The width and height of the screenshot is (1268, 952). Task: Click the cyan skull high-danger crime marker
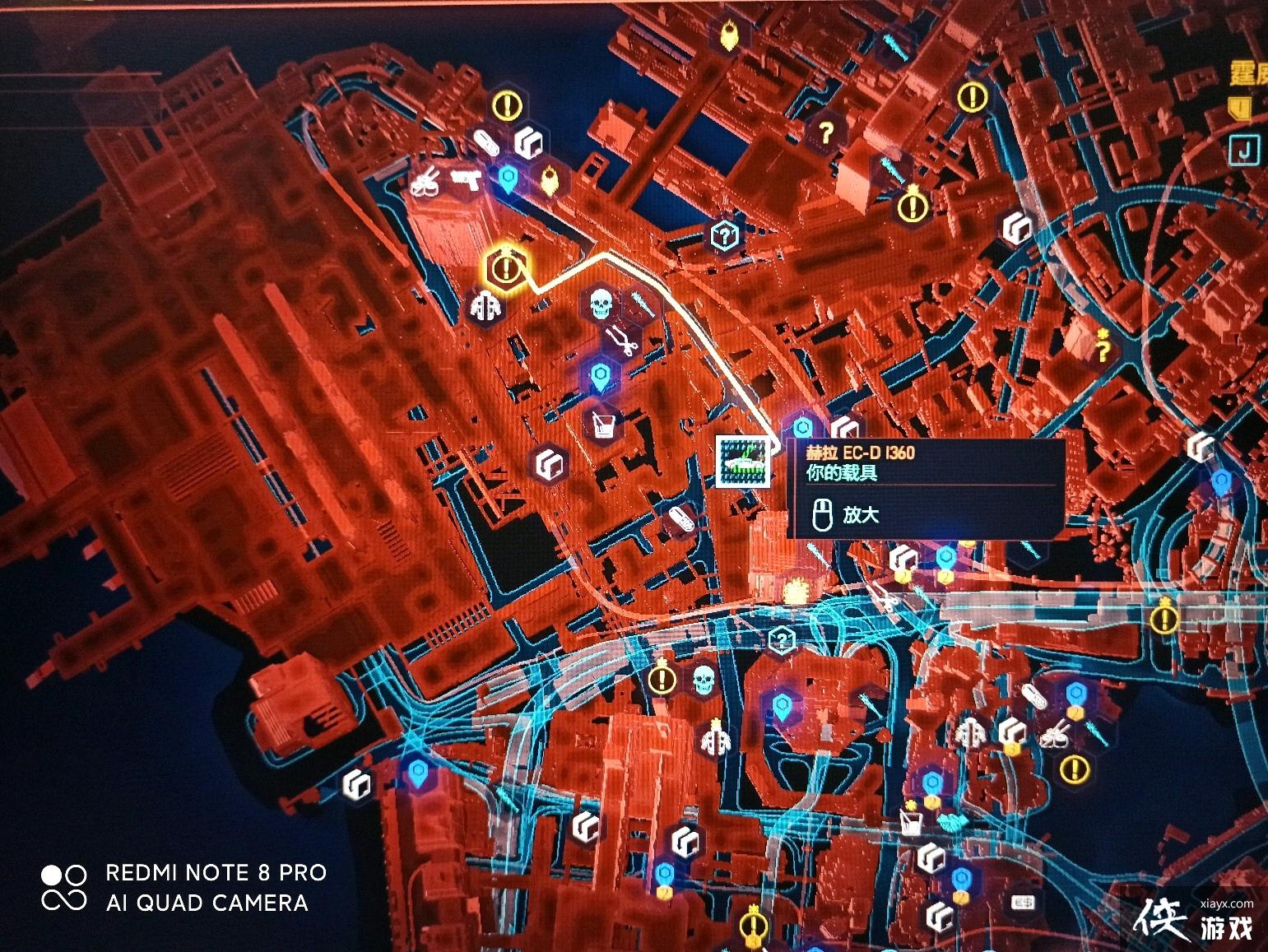pyautogui.click(x=600, y=304)
